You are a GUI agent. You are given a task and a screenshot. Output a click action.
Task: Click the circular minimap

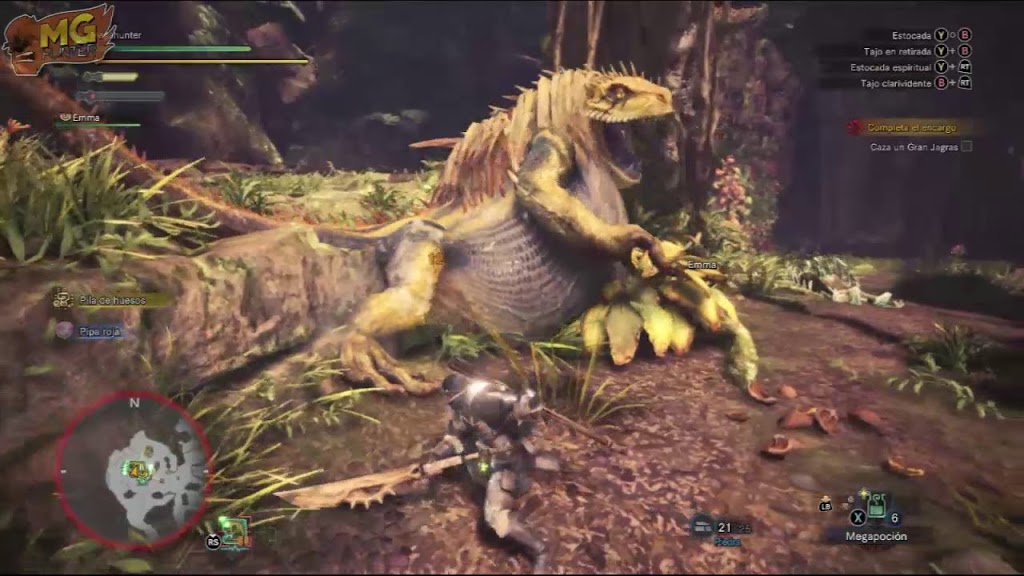[x=133, y=468]
